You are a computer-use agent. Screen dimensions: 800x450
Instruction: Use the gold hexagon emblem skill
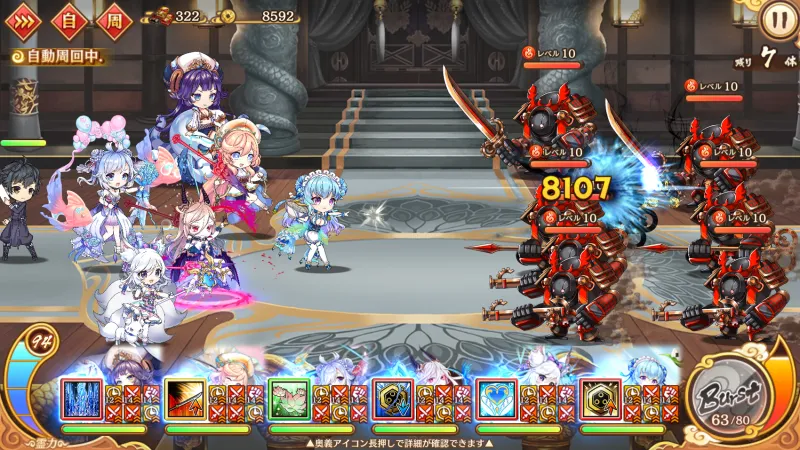(601, 398)
